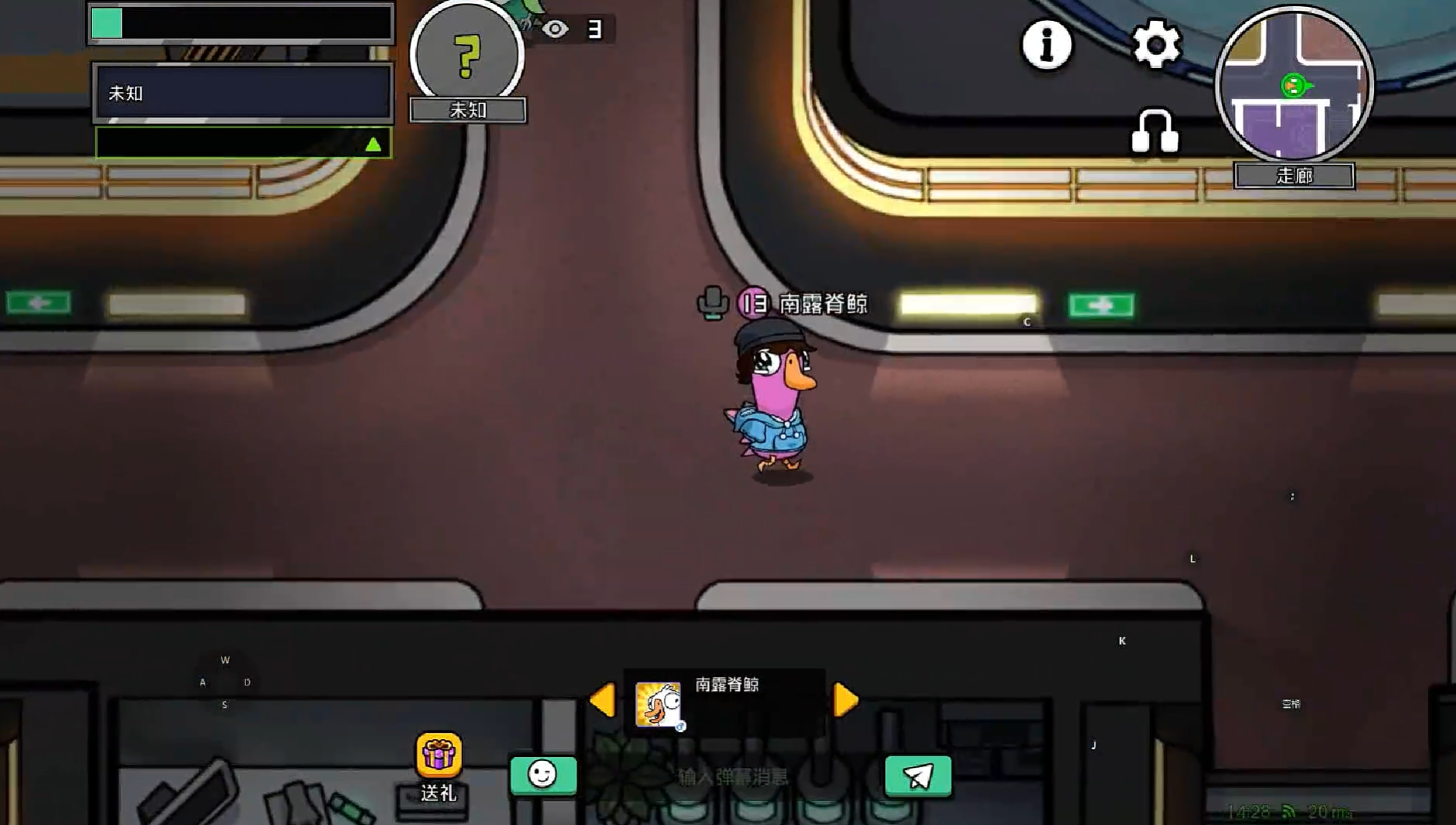Open the circular minimap
This screenshot has width=1456, height=825.
coord(1294,84)
